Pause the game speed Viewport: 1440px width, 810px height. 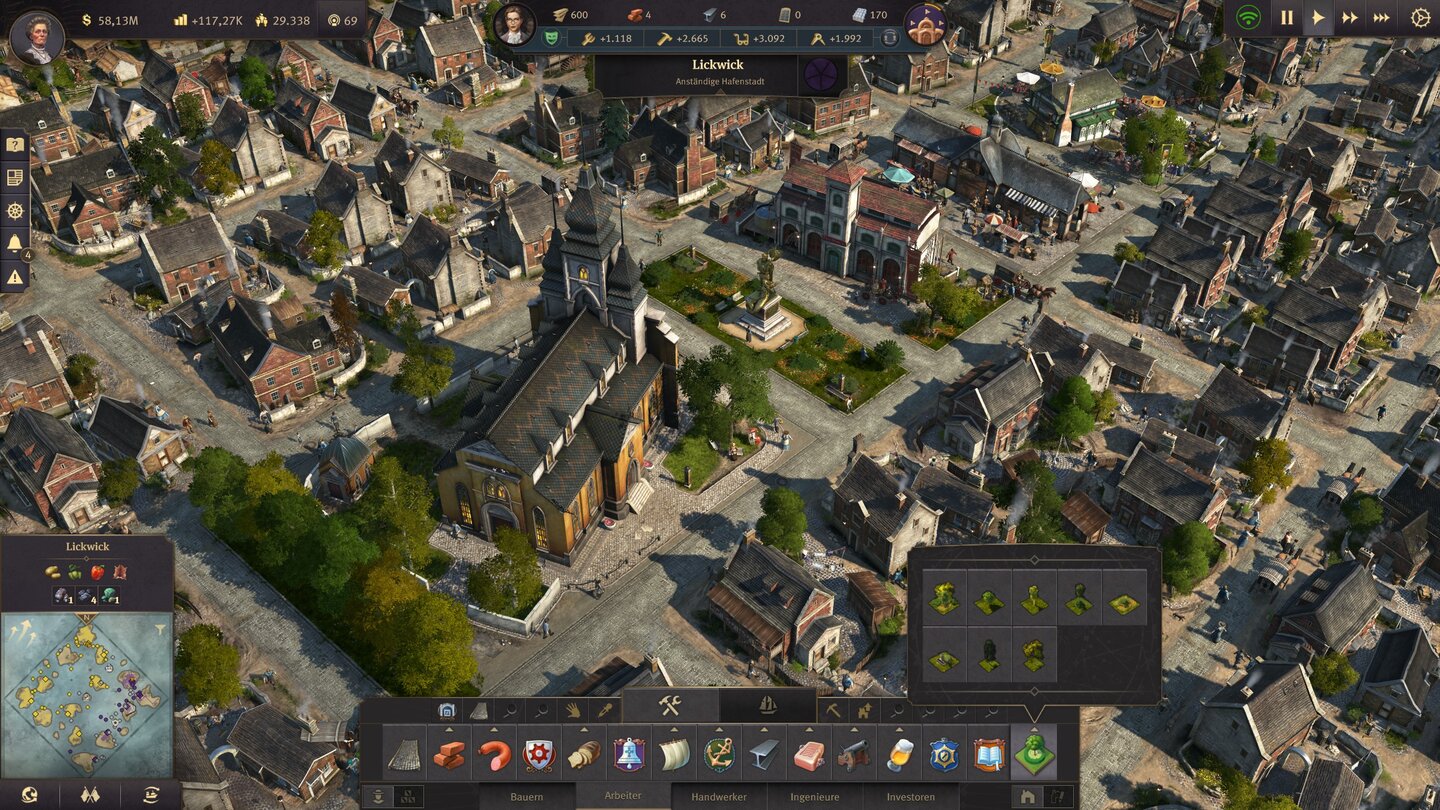[1287, 18]
